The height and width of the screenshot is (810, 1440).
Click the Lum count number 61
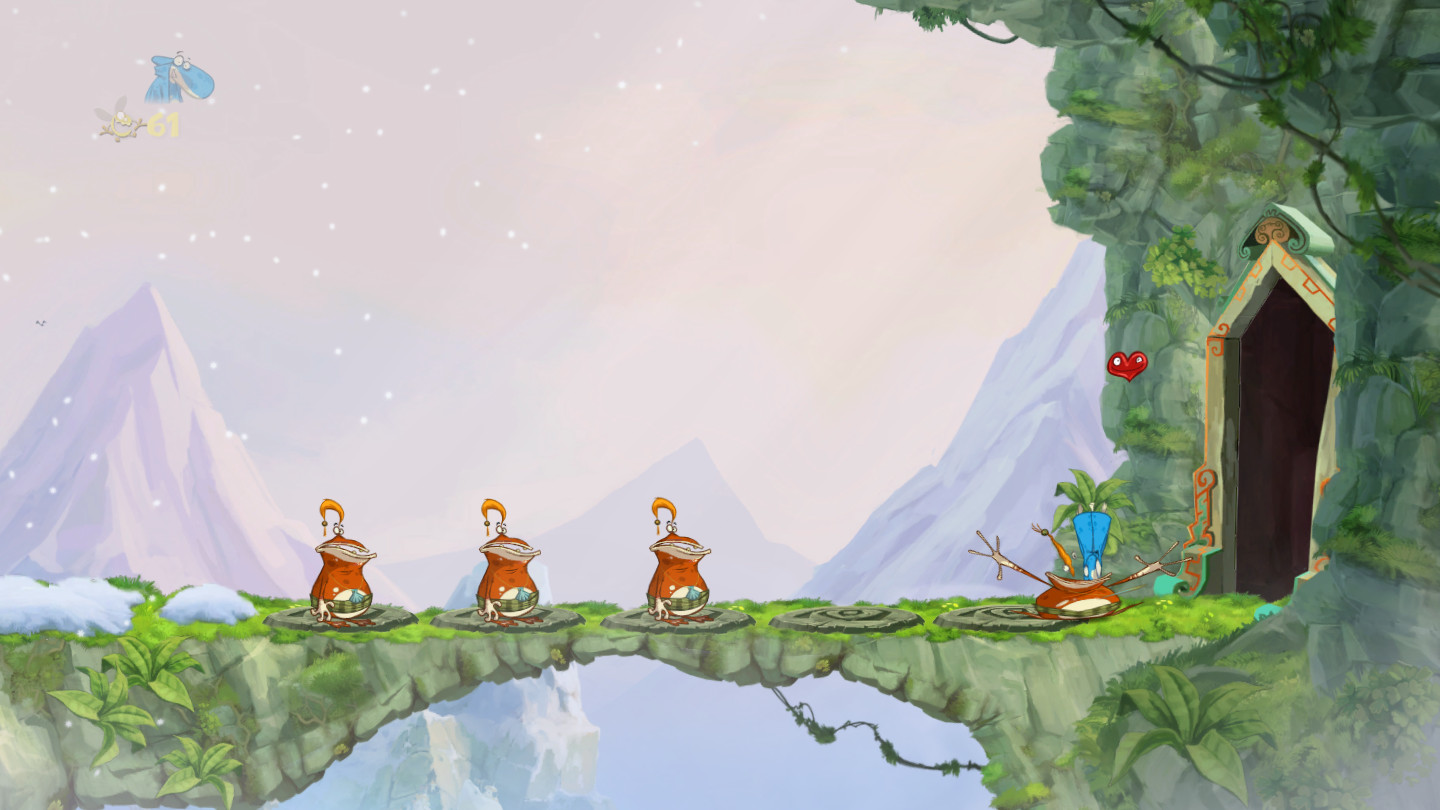pyautogui.click(x=163, y=126)
